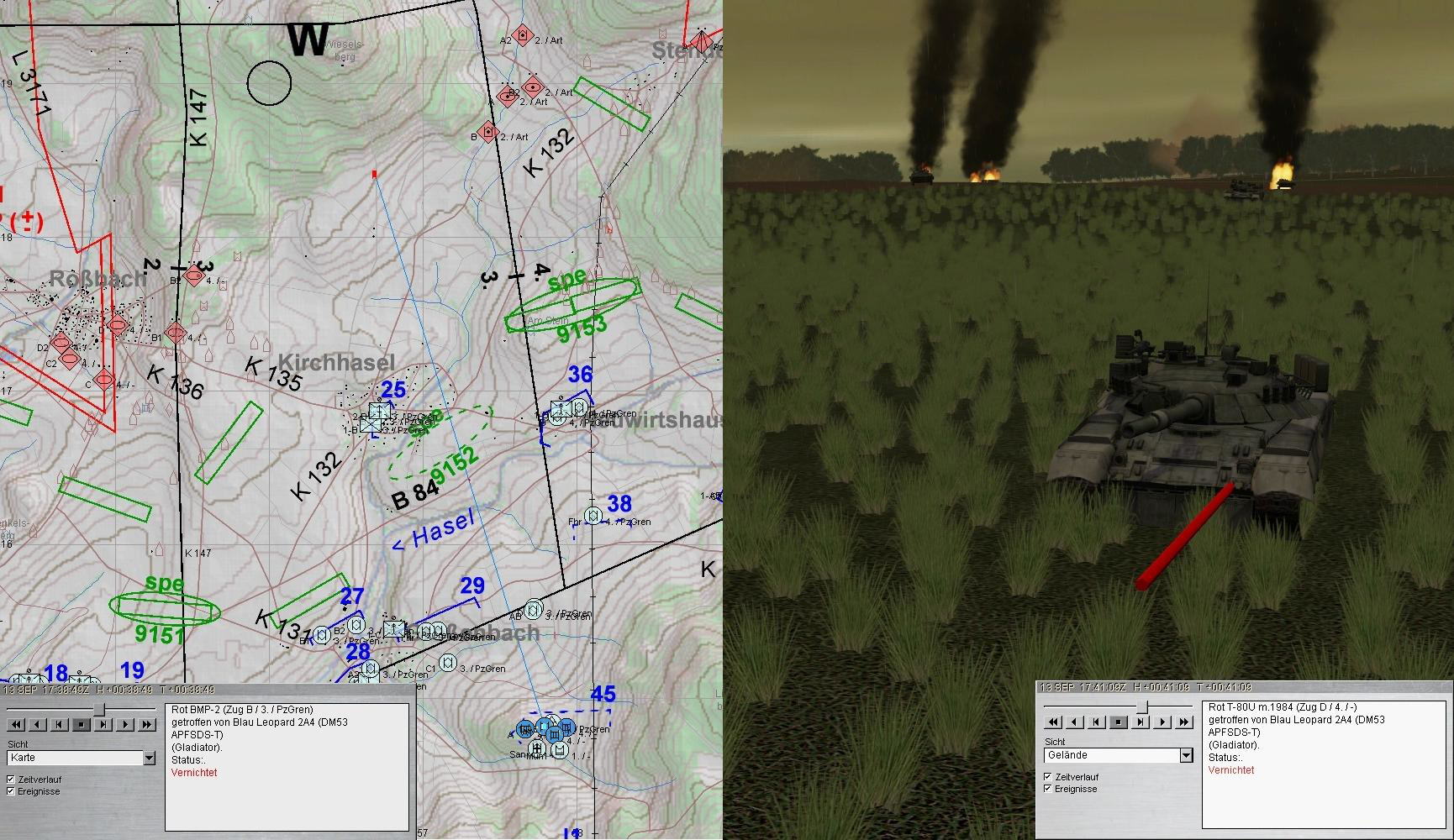Fast rewind the replay in the Karte panel
The width and height of the screenshot is (1454, 840).
pos(17,724)
